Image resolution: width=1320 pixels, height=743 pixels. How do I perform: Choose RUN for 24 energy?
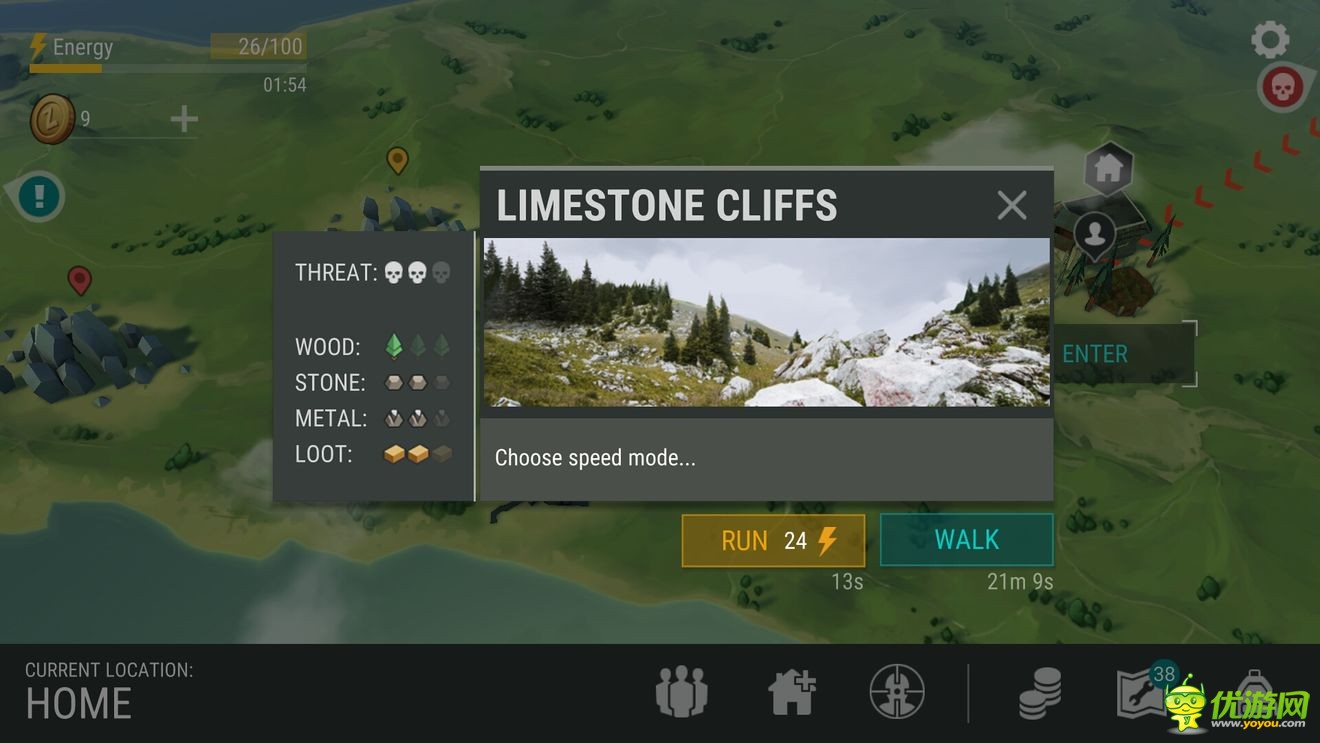(x=773, y=541)
